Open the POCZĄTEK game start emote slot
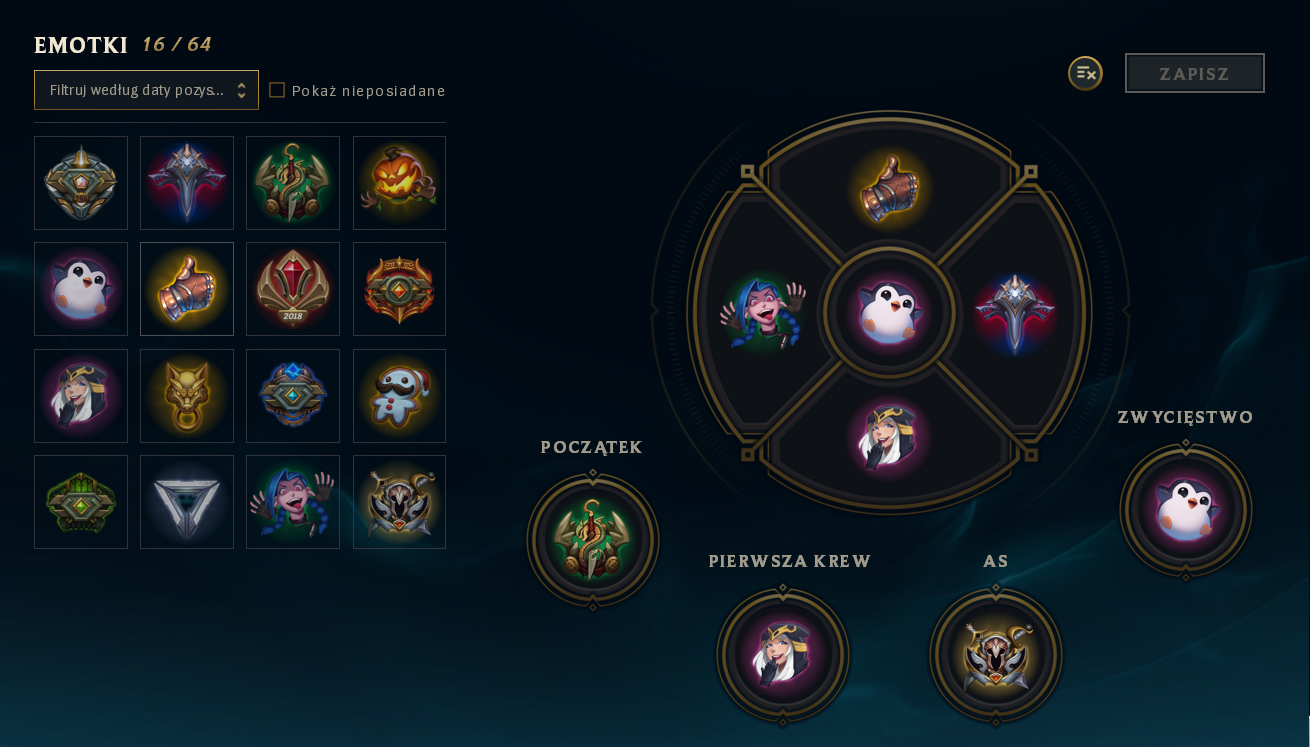Viewport: 1310px width, 747px height. (x=593, y=540)
